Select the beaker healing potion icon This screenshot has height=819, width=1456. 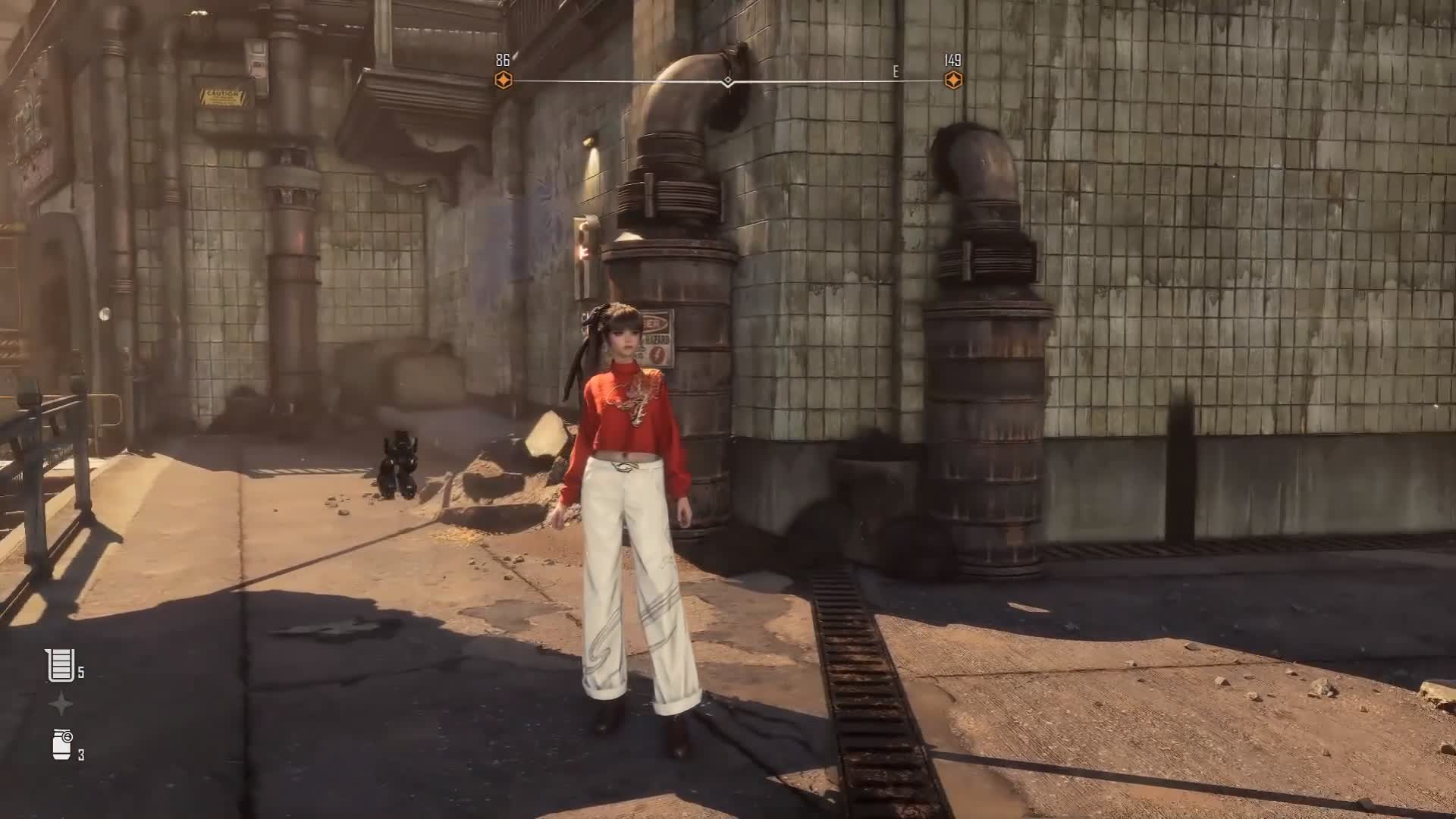61,665
